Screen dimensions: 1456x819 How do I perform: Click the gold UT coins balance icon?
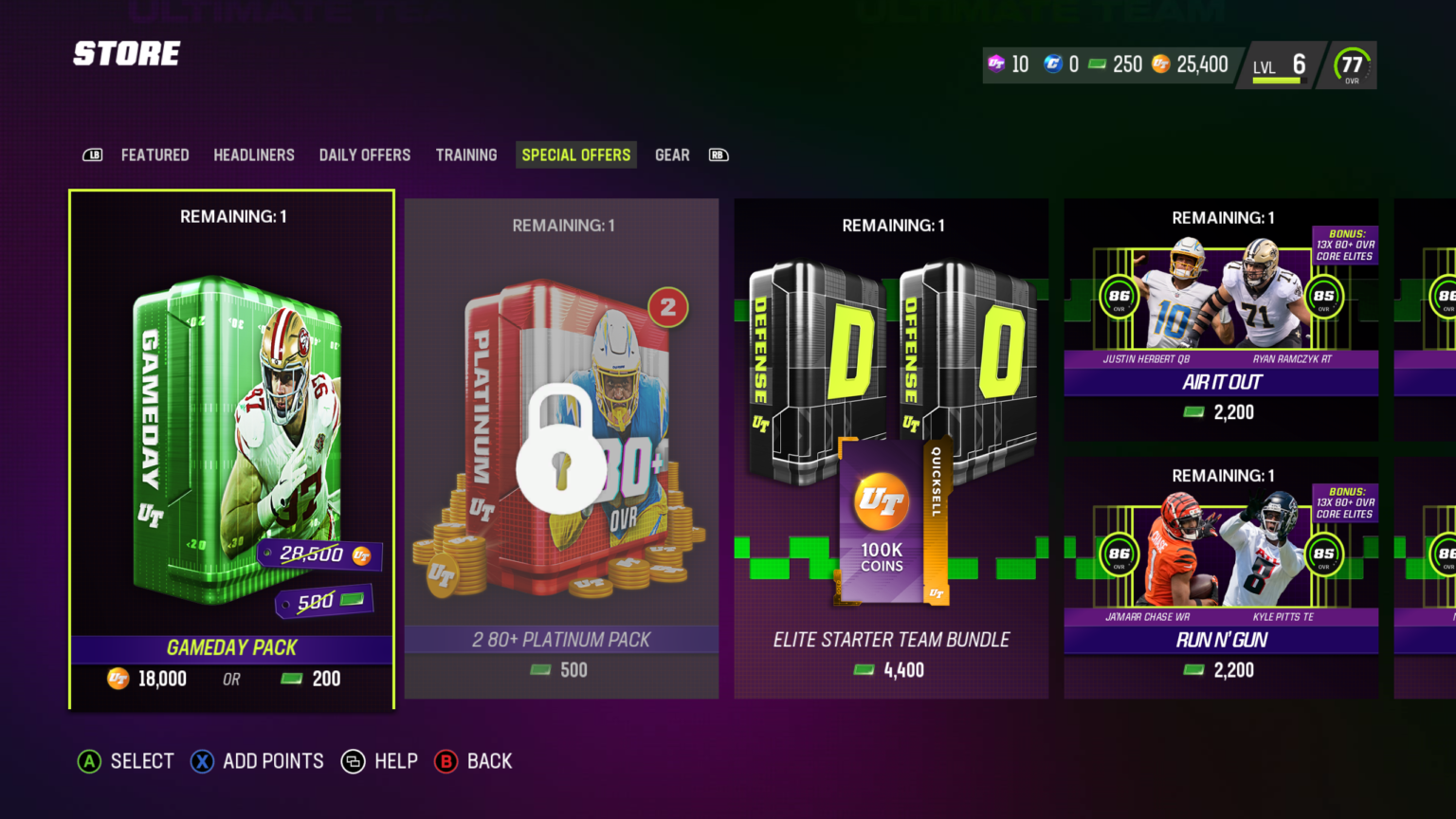(x=1159, y=64)
